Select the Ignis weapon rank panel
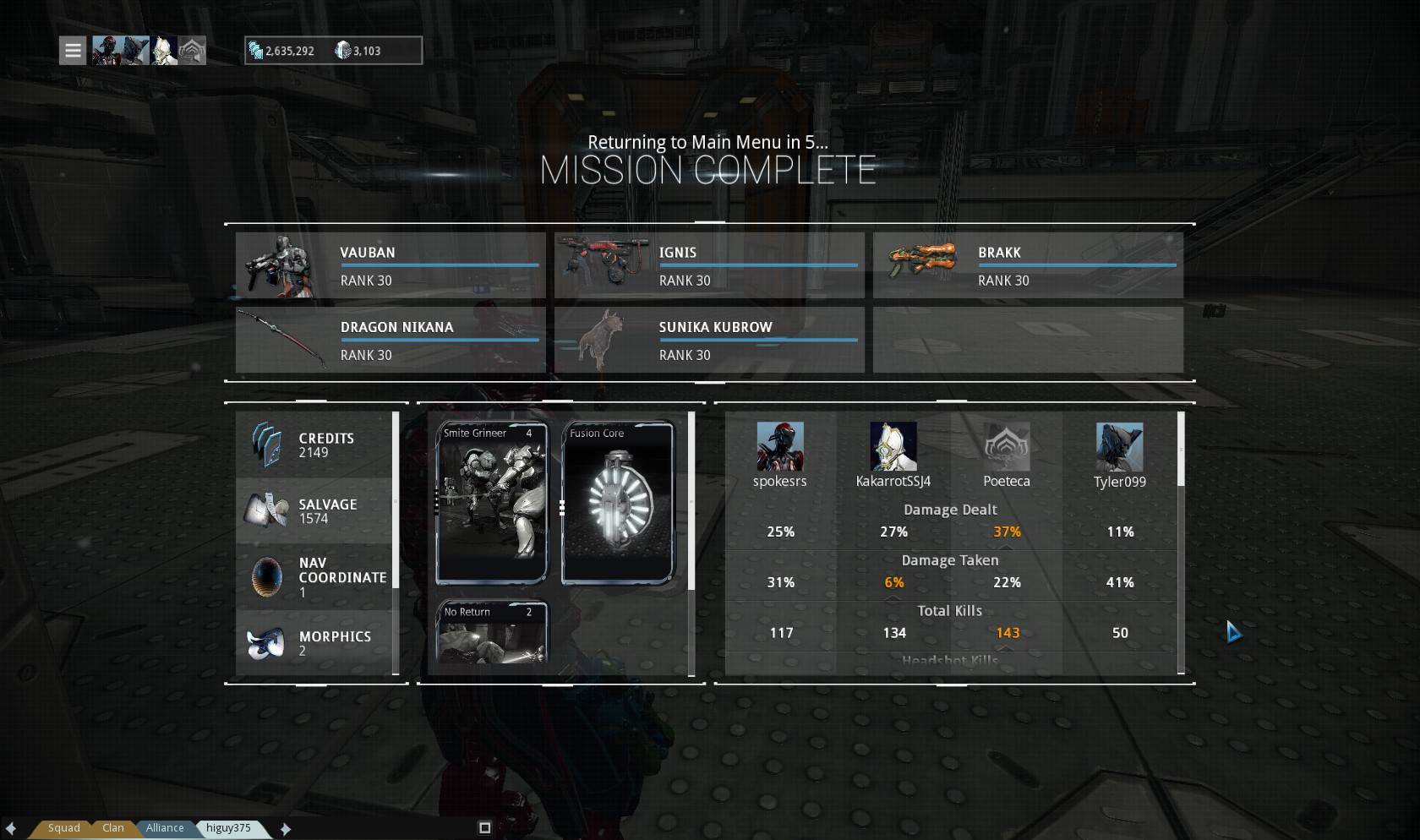Image resolution: width=1420 pixels, height=840 pixels. [x=709, y=265]
